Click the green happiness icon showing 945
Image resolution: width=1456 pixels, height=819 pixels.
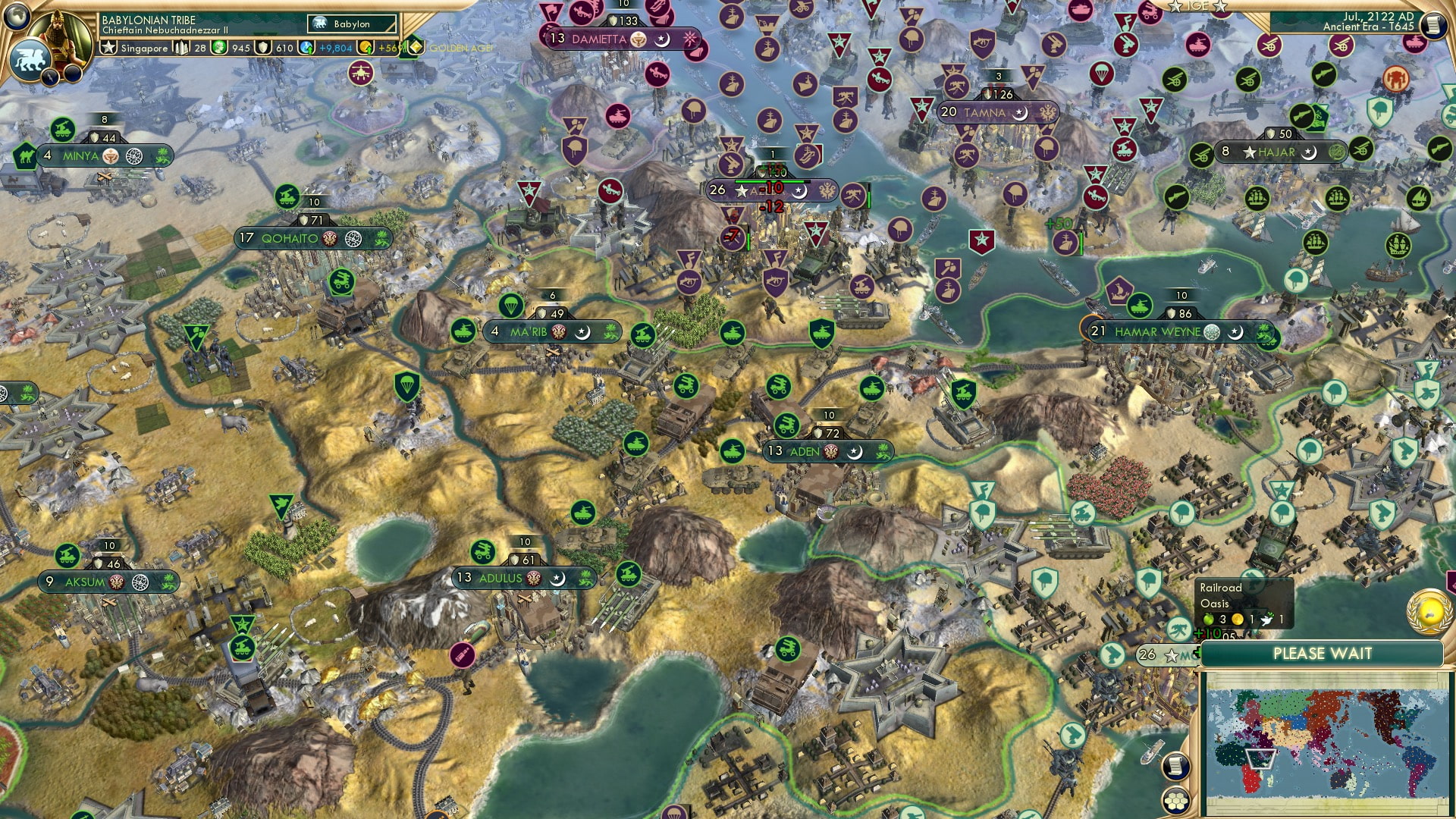tap(218, 47)
